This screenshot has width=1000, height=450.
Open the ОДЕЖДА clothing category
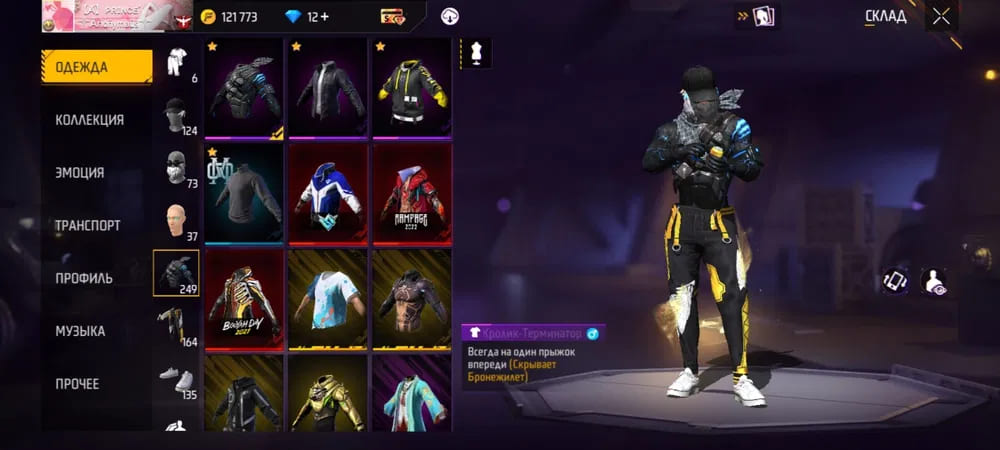click(97, 67)
